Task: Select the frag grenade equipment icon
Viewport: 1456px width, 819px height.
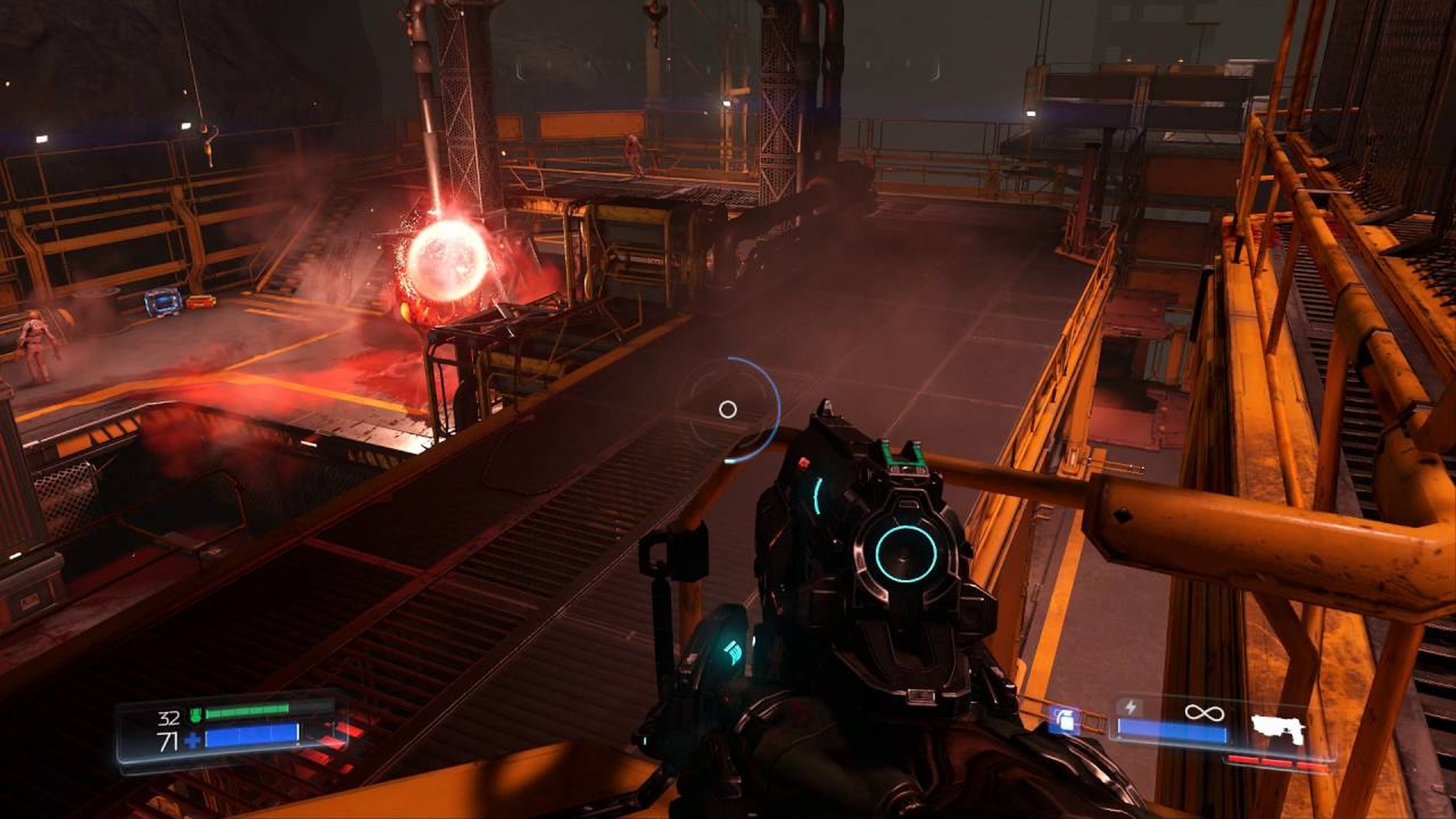Action: 1063,719
